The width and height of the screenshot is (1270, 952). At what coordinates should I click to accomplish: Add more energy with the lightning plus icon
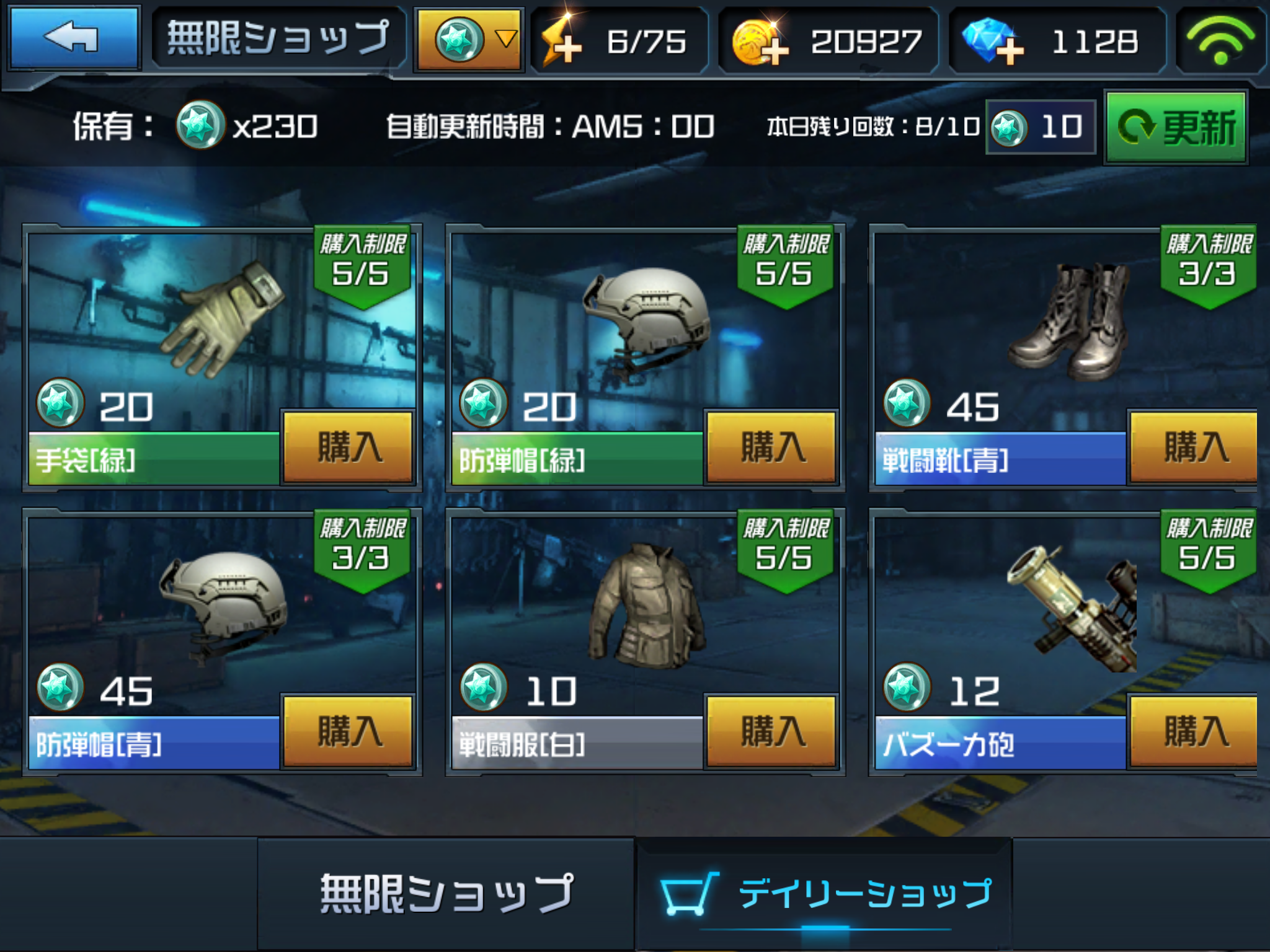(562, 42)
